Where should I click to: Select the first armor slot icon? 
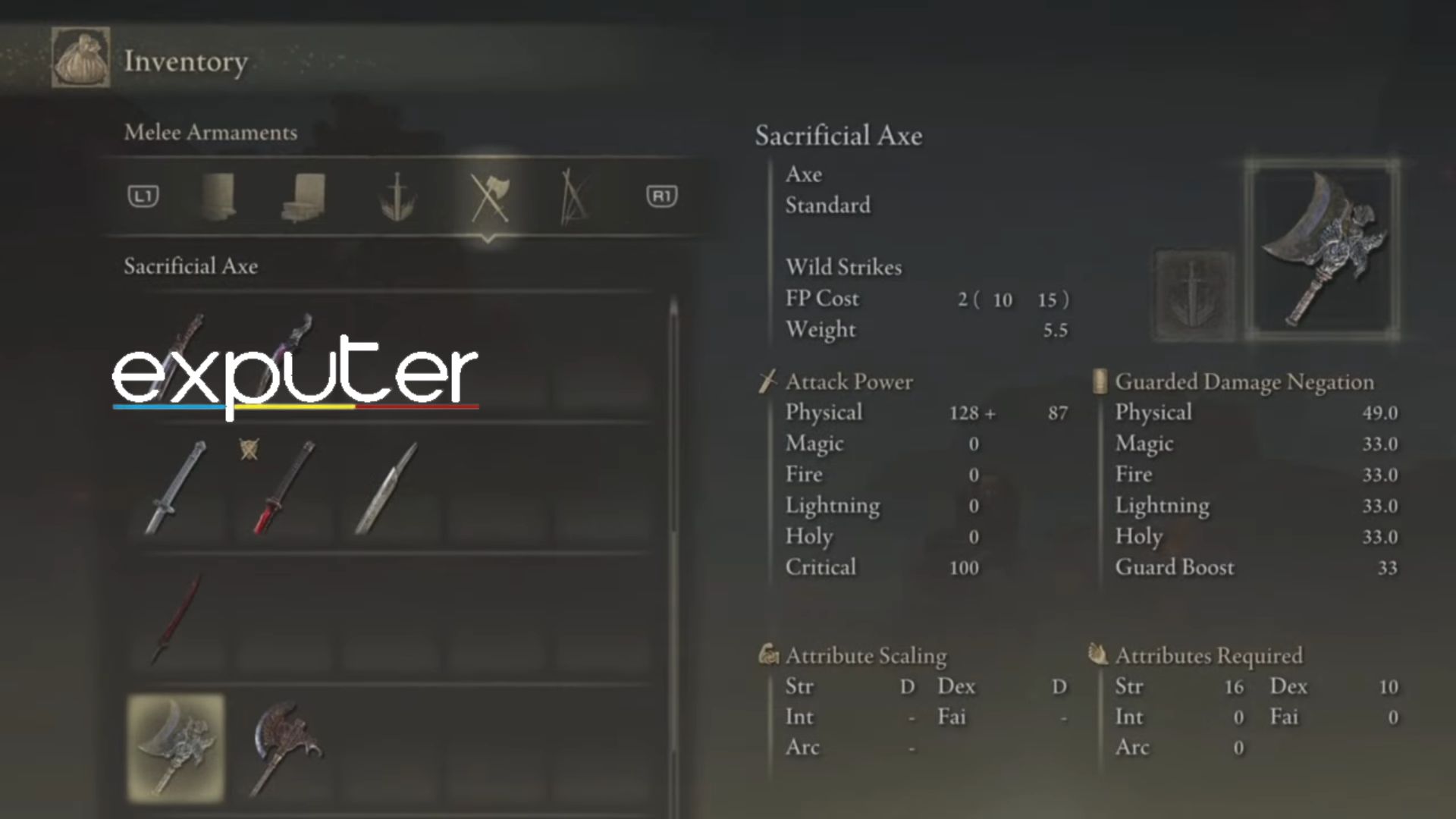(220, 197)
